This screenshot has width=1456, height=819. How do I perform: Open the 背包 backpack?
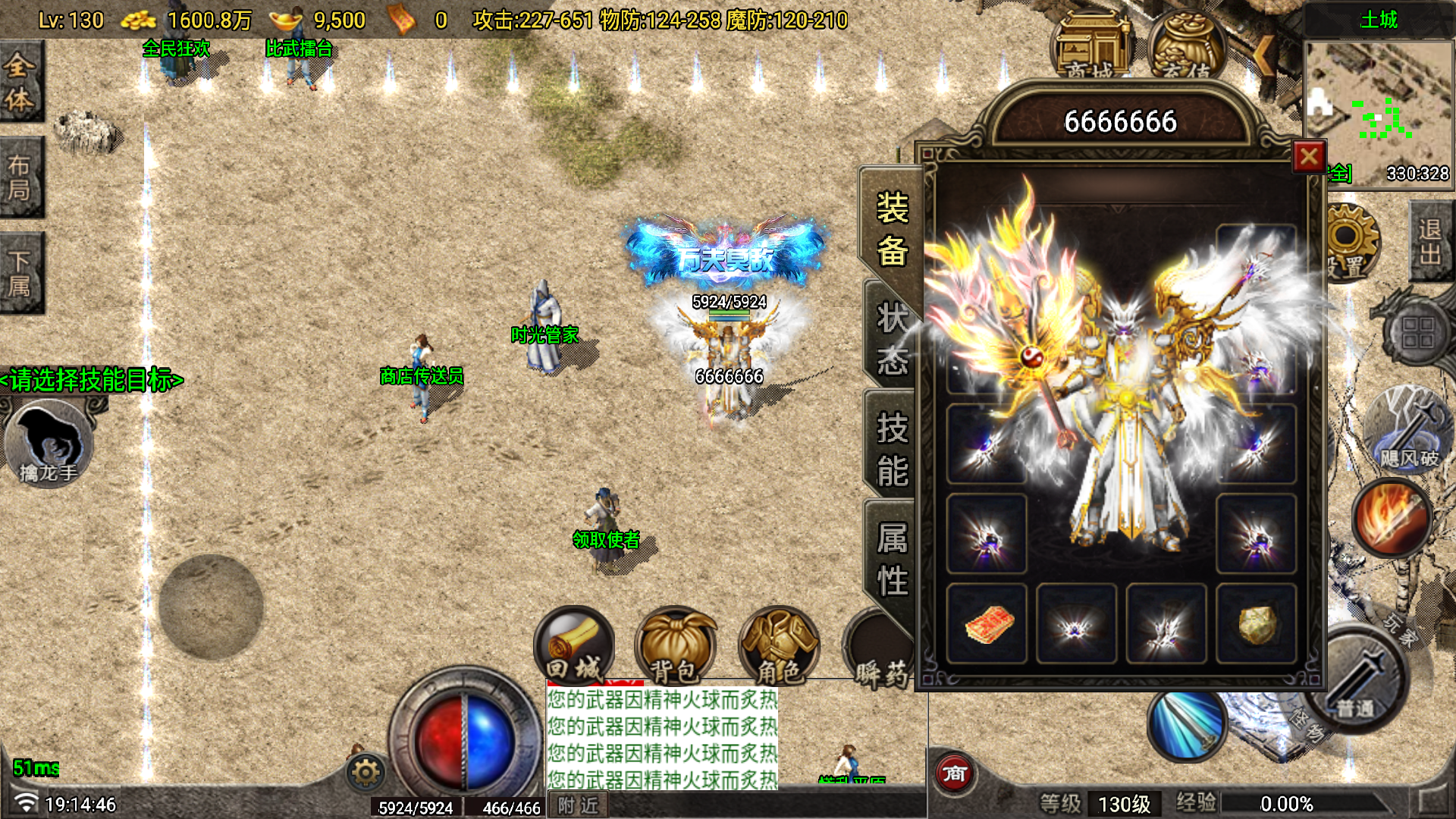[675, 646]
